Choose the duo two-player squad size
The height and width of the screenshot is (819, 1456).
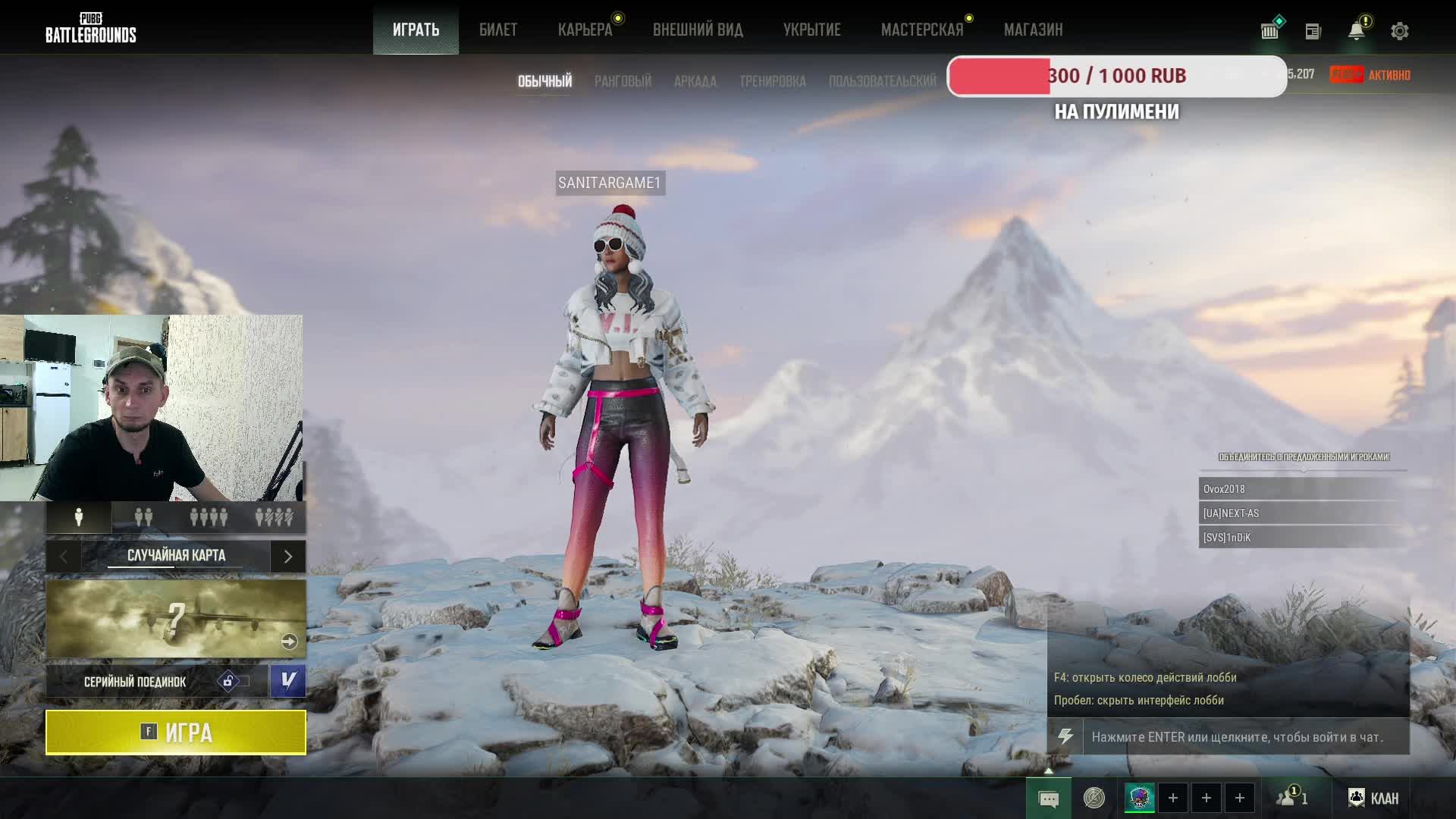(143, 517)
